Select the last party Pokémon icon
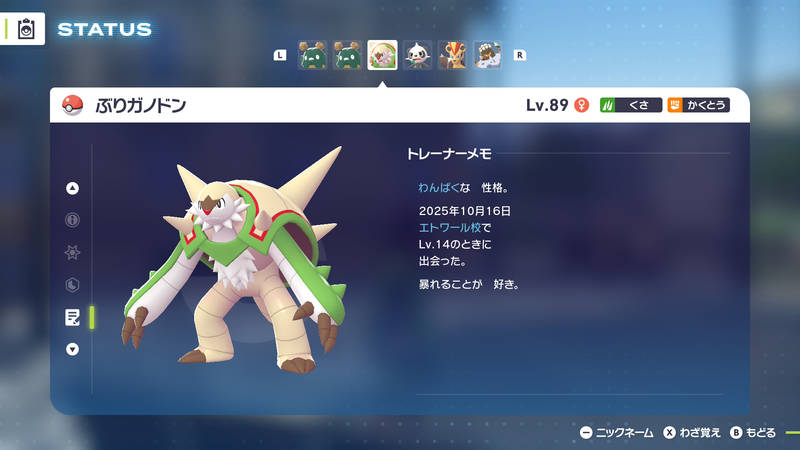 [487, 55]
